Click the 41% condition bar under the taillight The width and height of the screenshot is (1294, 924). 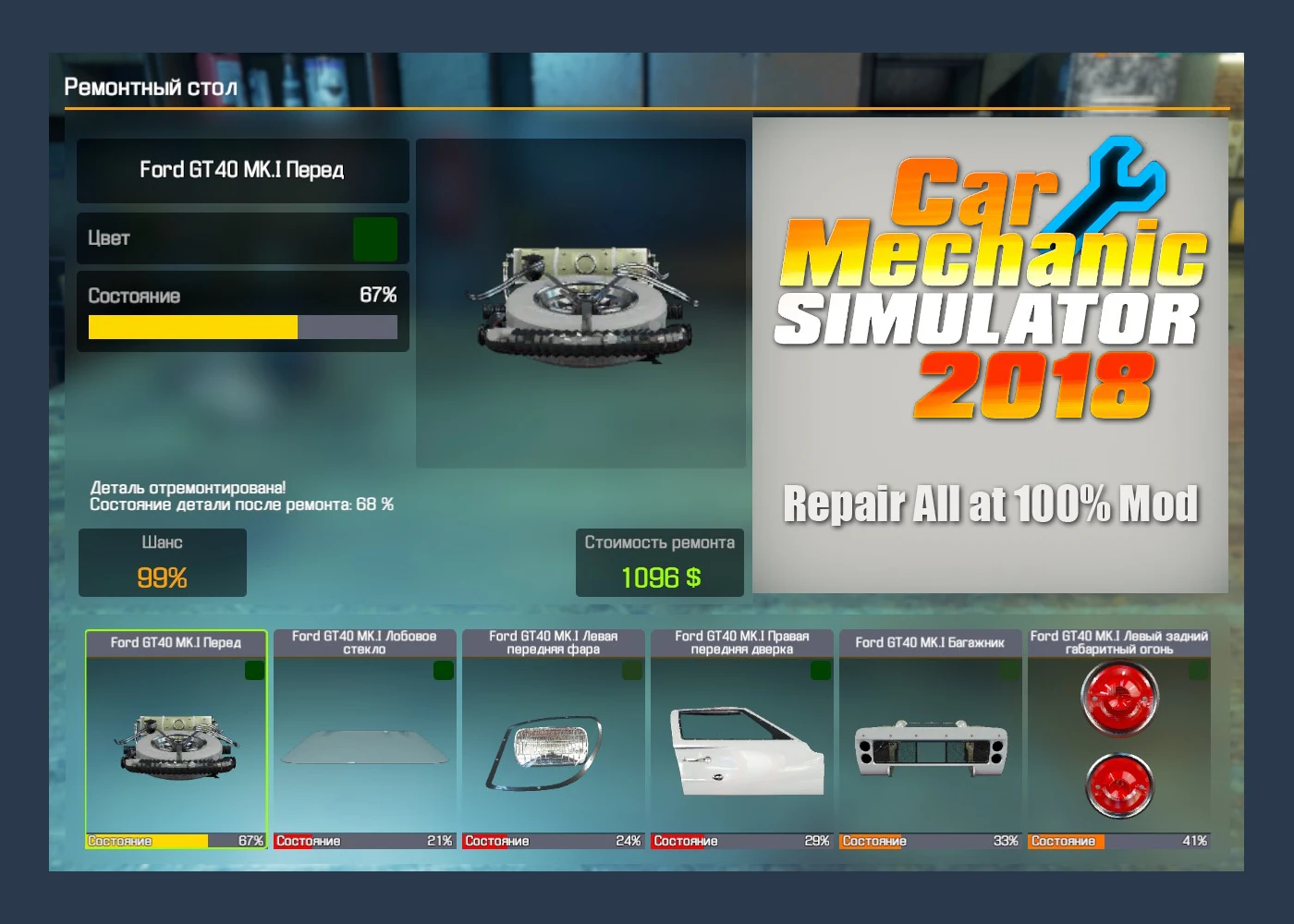1118,841
